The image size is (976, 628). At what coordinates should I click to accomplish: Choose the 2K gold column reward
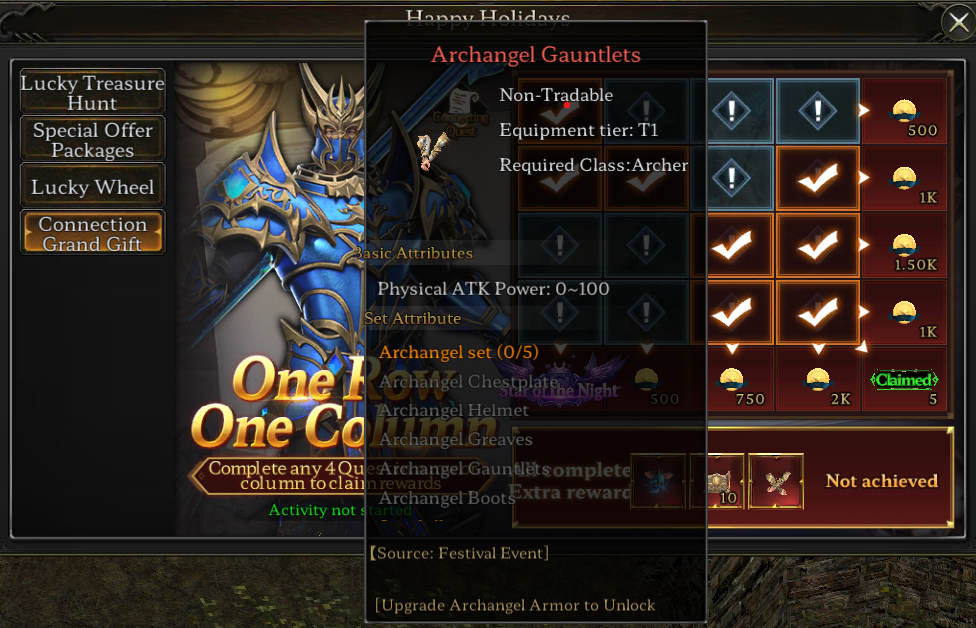click(818, 380)
